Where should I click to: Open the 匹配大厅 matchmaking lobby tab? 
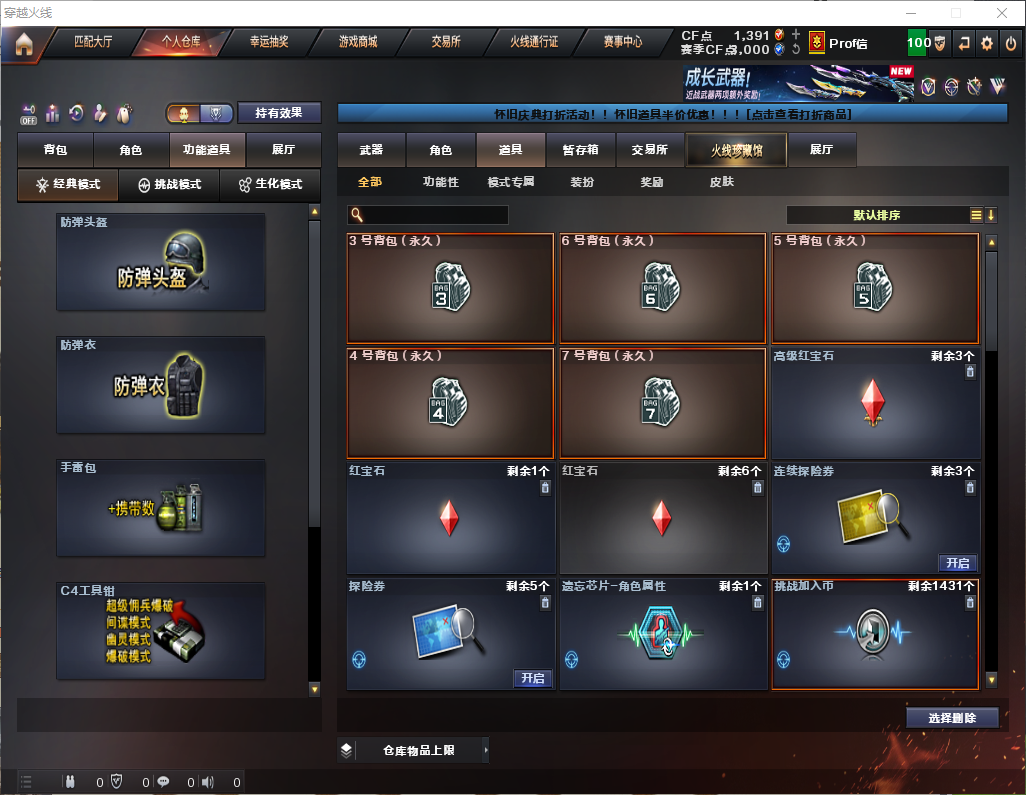pyautogui.click(x=93, y=42)
